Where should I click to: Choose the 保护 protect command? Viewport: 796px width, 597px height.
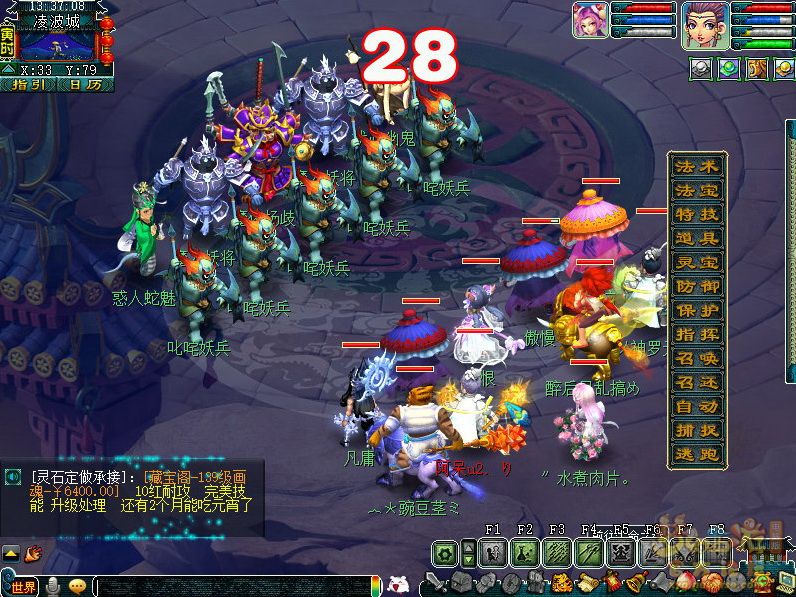[x=697, y=310]
